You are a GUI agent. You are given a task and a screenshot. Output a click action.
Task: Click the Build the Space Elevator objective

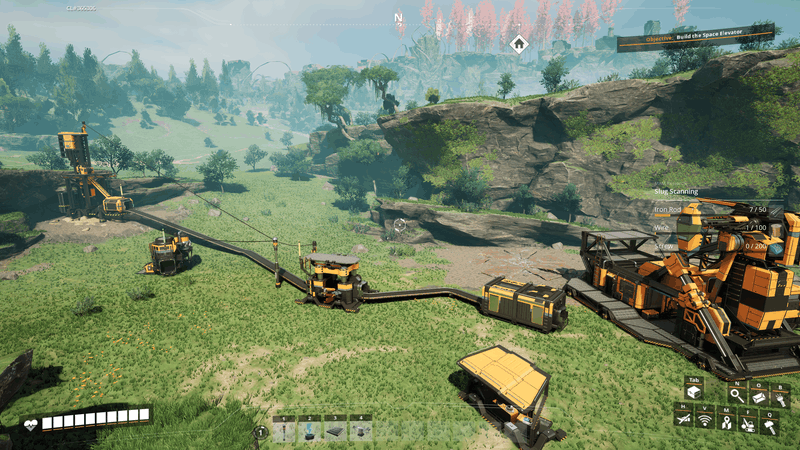point(696,38)
